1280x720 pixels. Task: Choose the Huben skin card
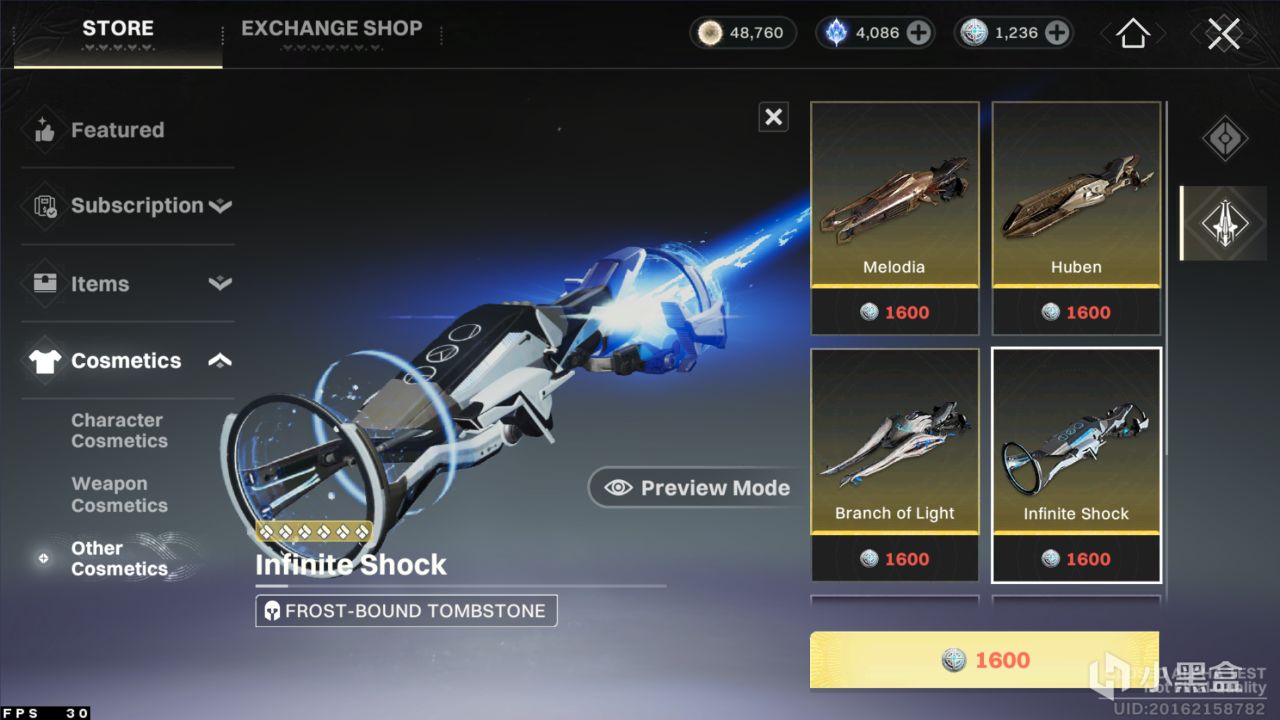click(1076, 218)
